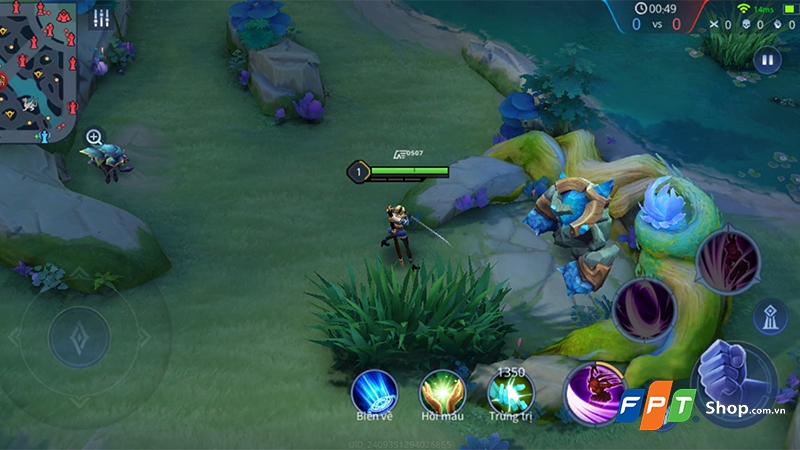The image size is (800, 450).
Task: Use the ultimate skill with the red figure
Action: (x=726, y=261)
